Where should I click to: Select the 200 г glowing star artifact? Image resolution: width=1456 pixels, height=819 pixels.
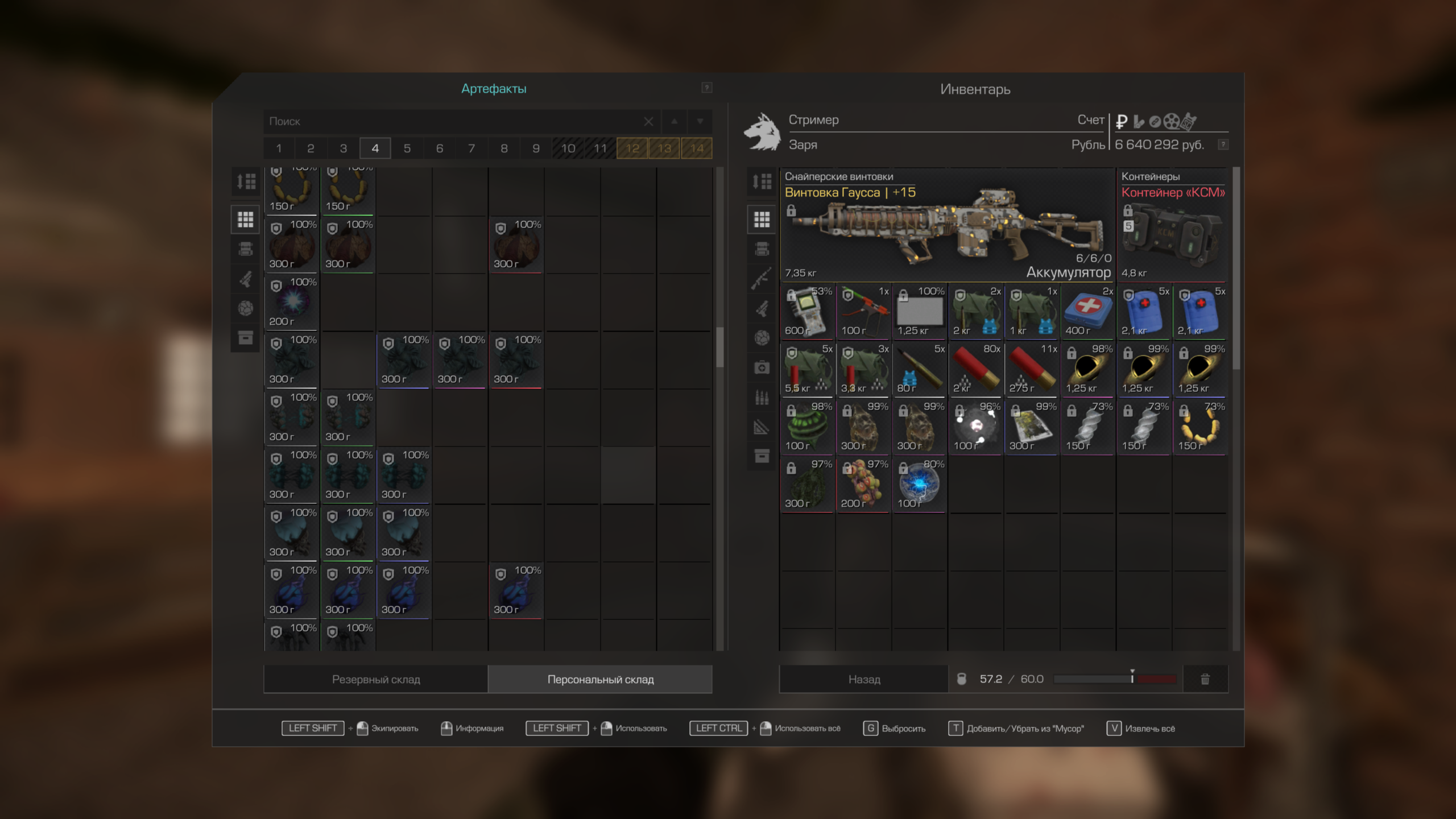point(291,303)
